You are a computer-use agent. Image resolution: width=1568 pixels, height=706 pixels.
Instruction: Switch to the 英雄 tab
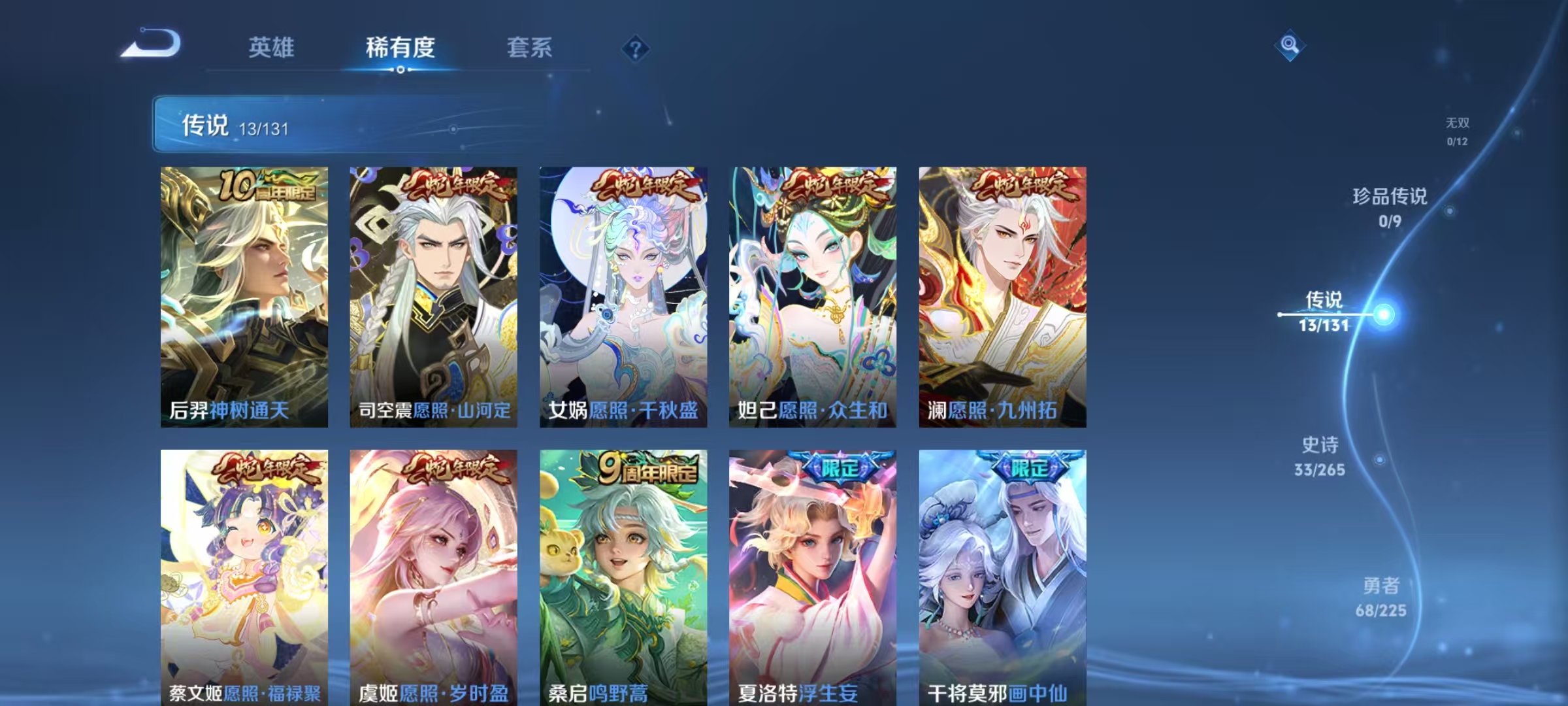point(272,48)
